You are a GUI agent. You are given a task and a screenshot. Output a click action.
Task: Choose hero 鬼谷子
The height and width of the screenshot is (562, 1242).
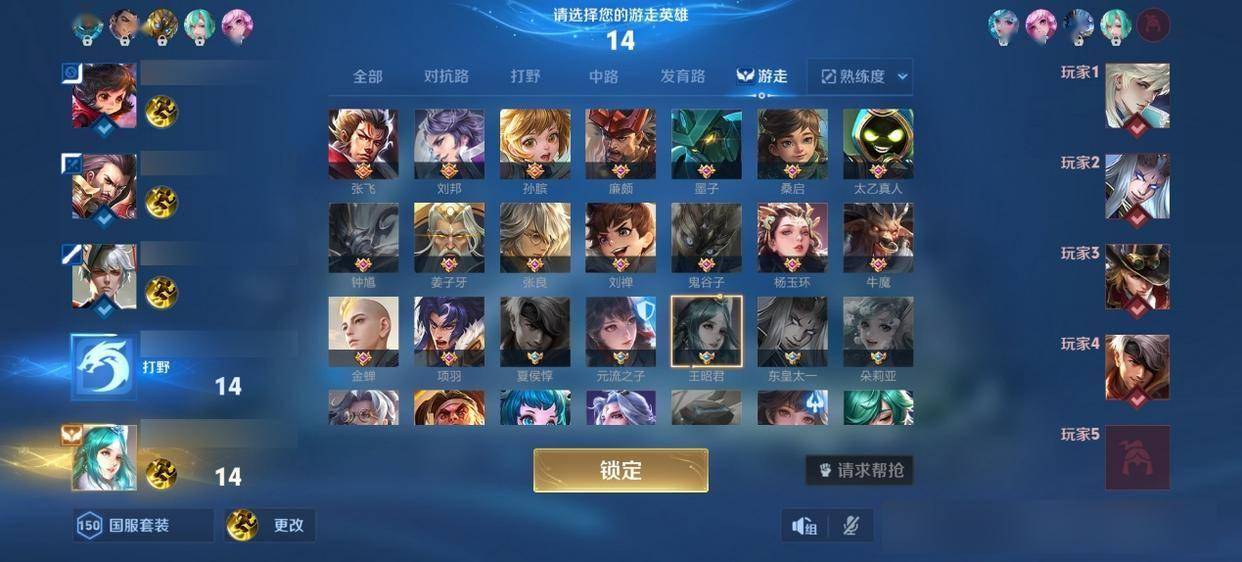(x=706, y=238)
